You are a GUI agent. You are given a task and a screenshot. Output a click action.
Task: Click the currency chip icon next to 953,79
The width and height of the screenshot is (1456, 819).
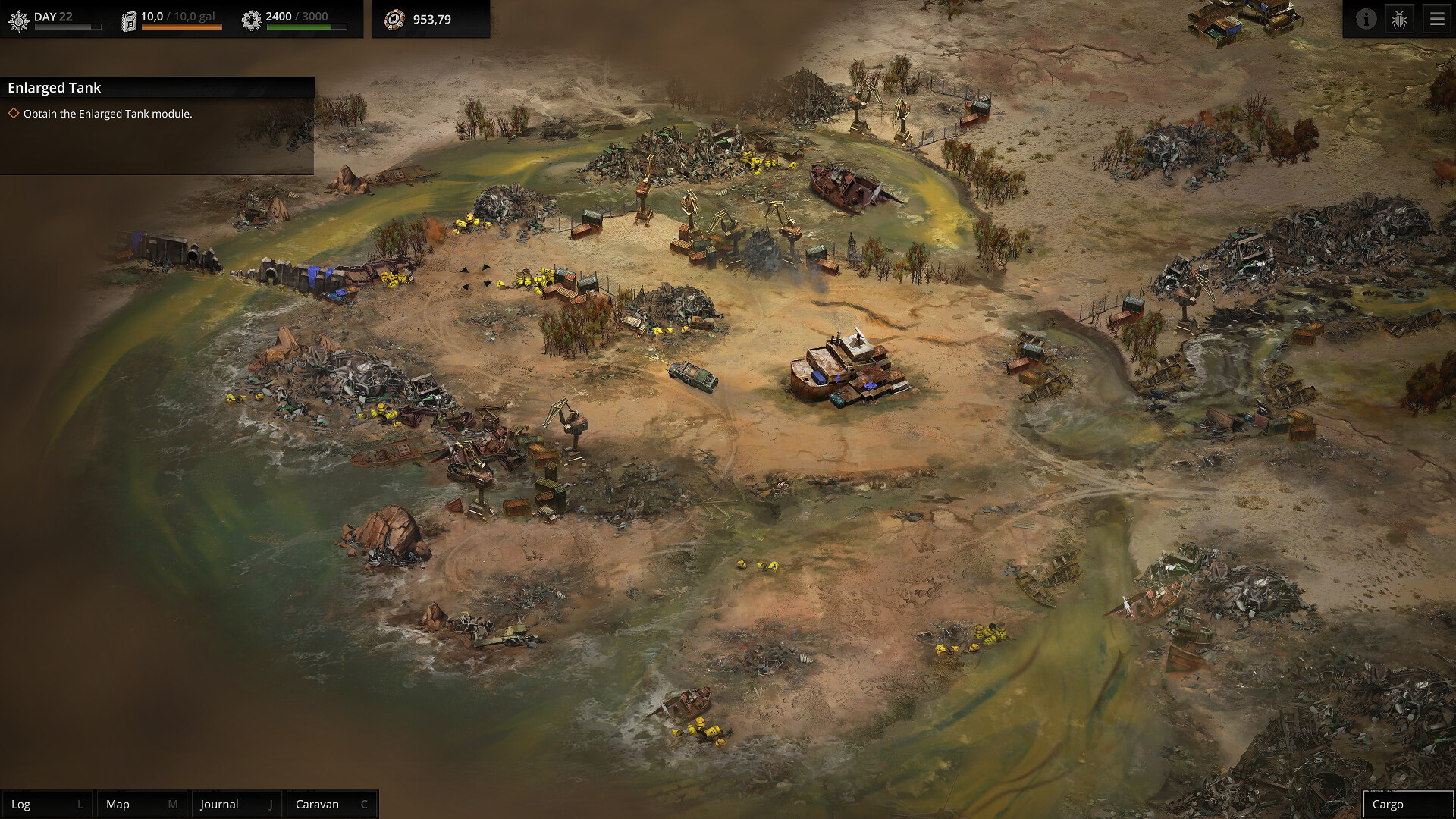(395, 20)
